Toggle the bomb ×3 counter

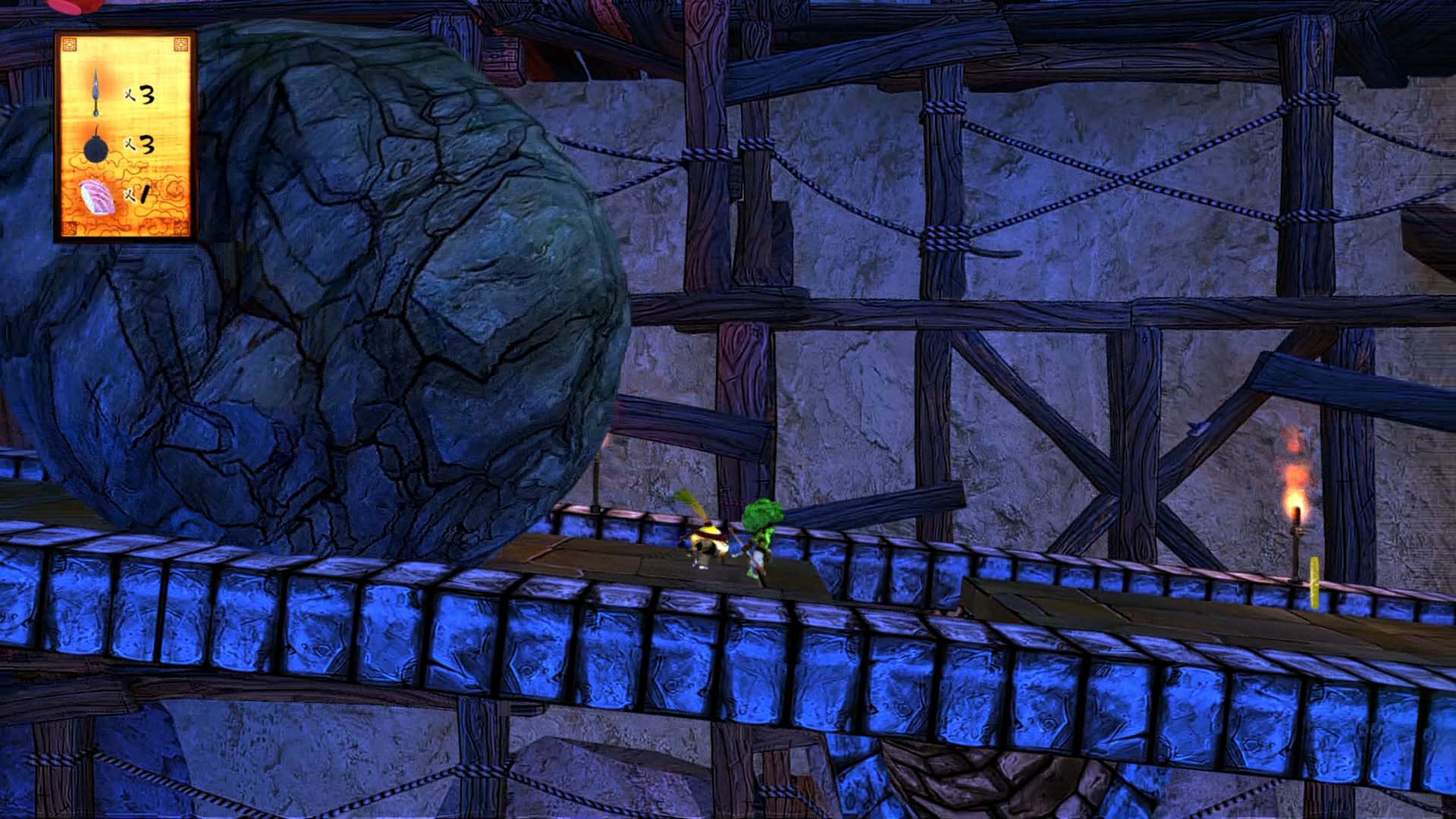pyautogui.click(x=141, y=145)
